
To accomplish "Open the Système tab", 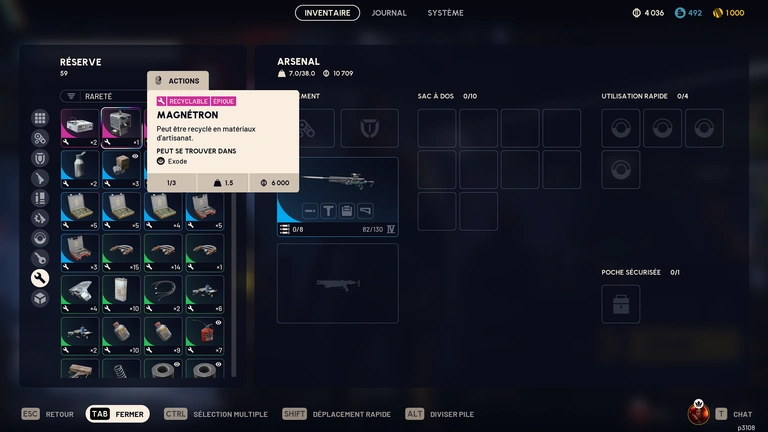I will (x=445, y=13).
